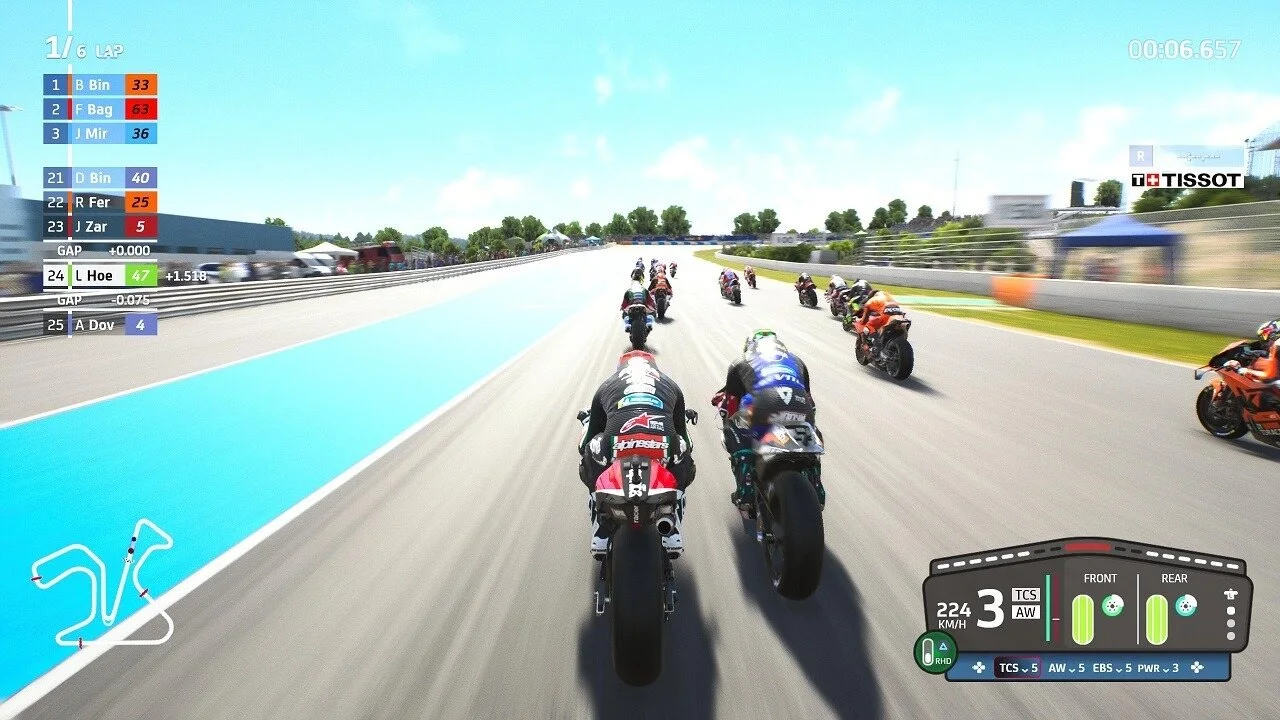Expand the EBS level selector
Image resolution: width=1280 pixels, height=720 pixels.
tap(1119, 669)
